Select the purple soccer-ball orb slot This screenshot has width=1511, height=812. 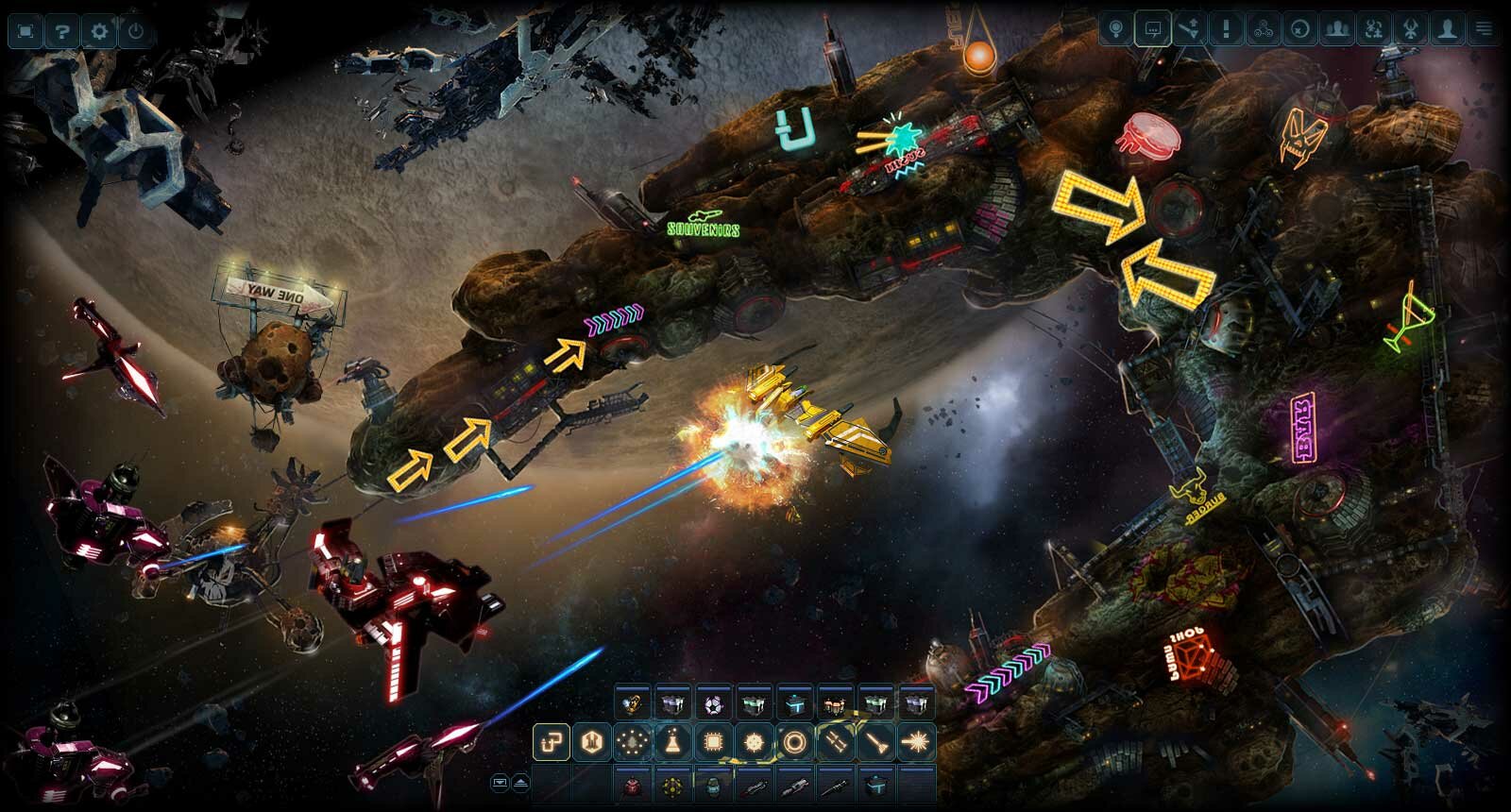tap(713, 704)
